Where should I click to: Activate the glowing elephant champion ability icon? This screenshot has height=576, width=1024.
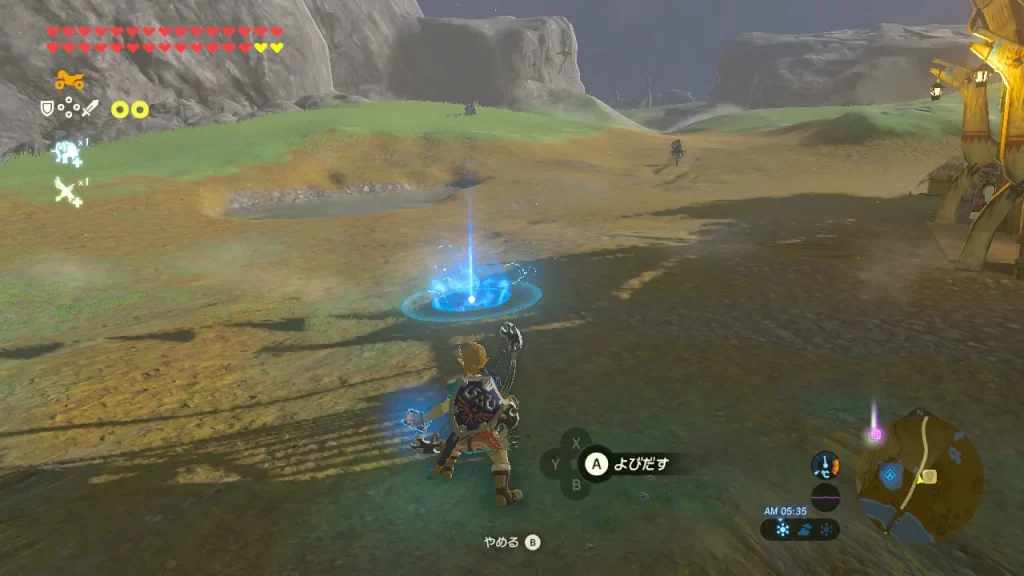[68, 152]
